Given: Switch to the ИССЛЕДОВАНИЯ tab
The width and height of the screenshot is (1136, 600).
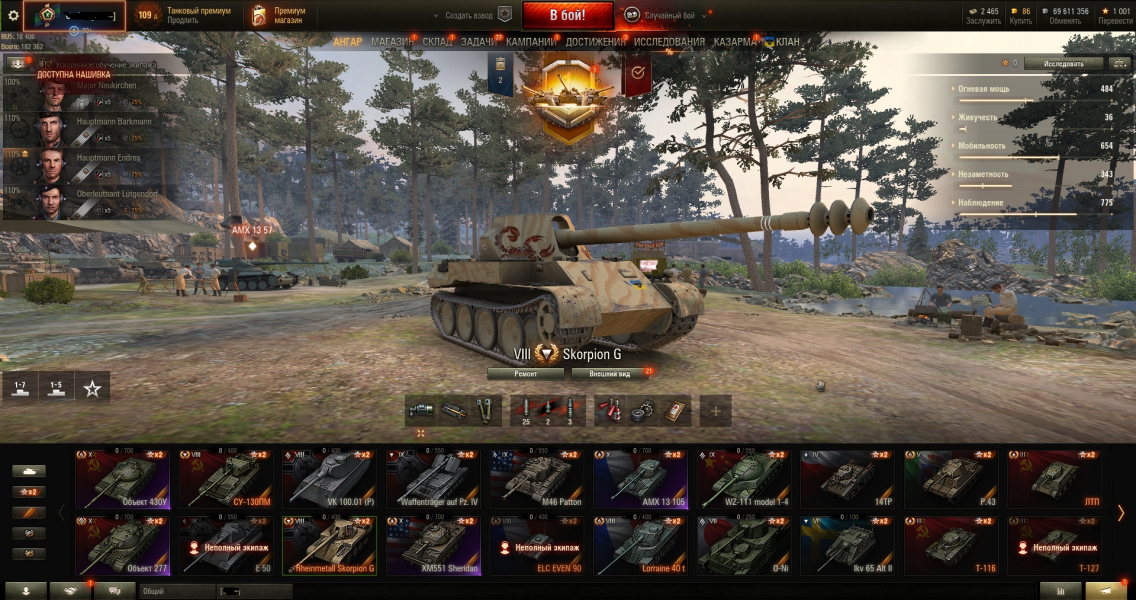Looking at the screenshot, I should [x=669, y=42].
